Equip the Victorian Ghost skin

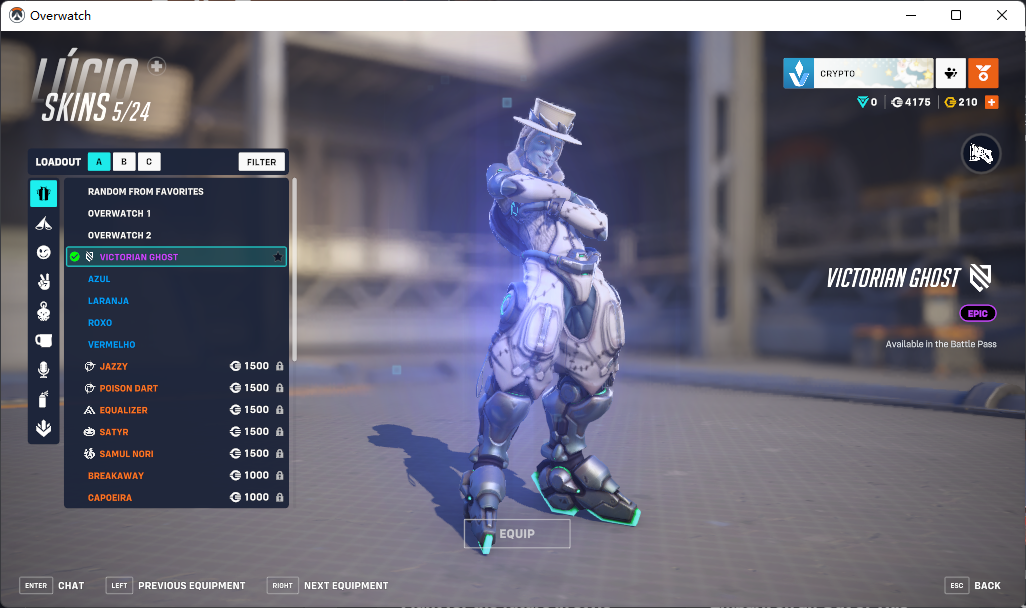pos(517,534)
